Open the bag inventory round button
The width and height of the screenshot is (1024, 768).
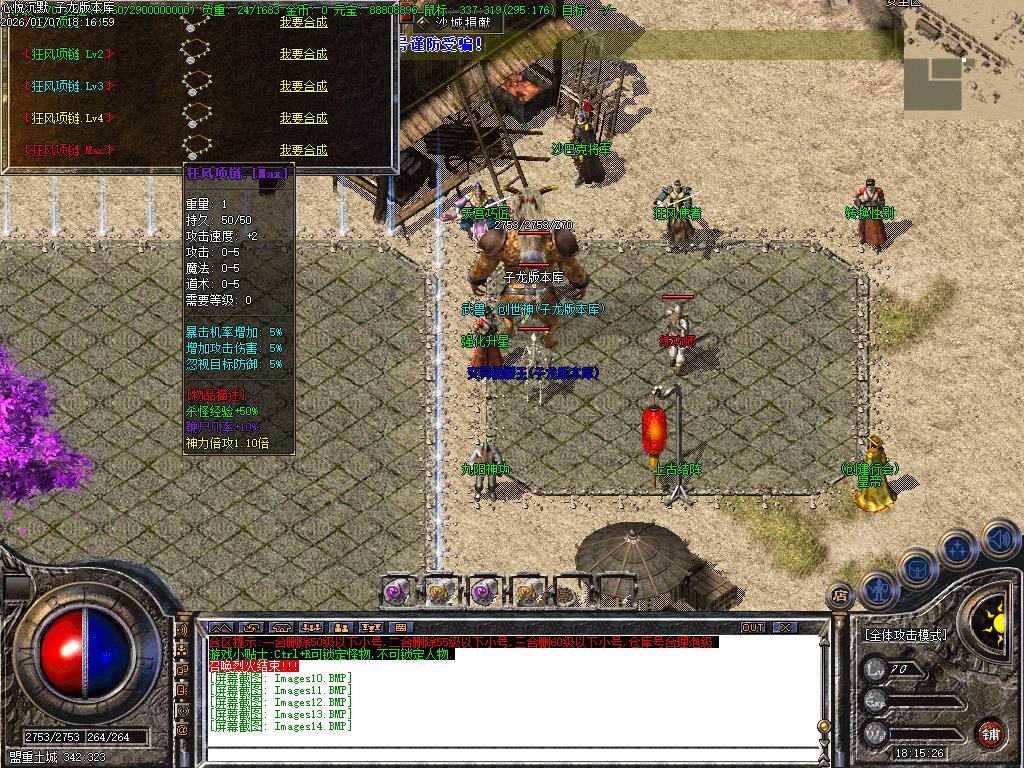tap(916, 567)
